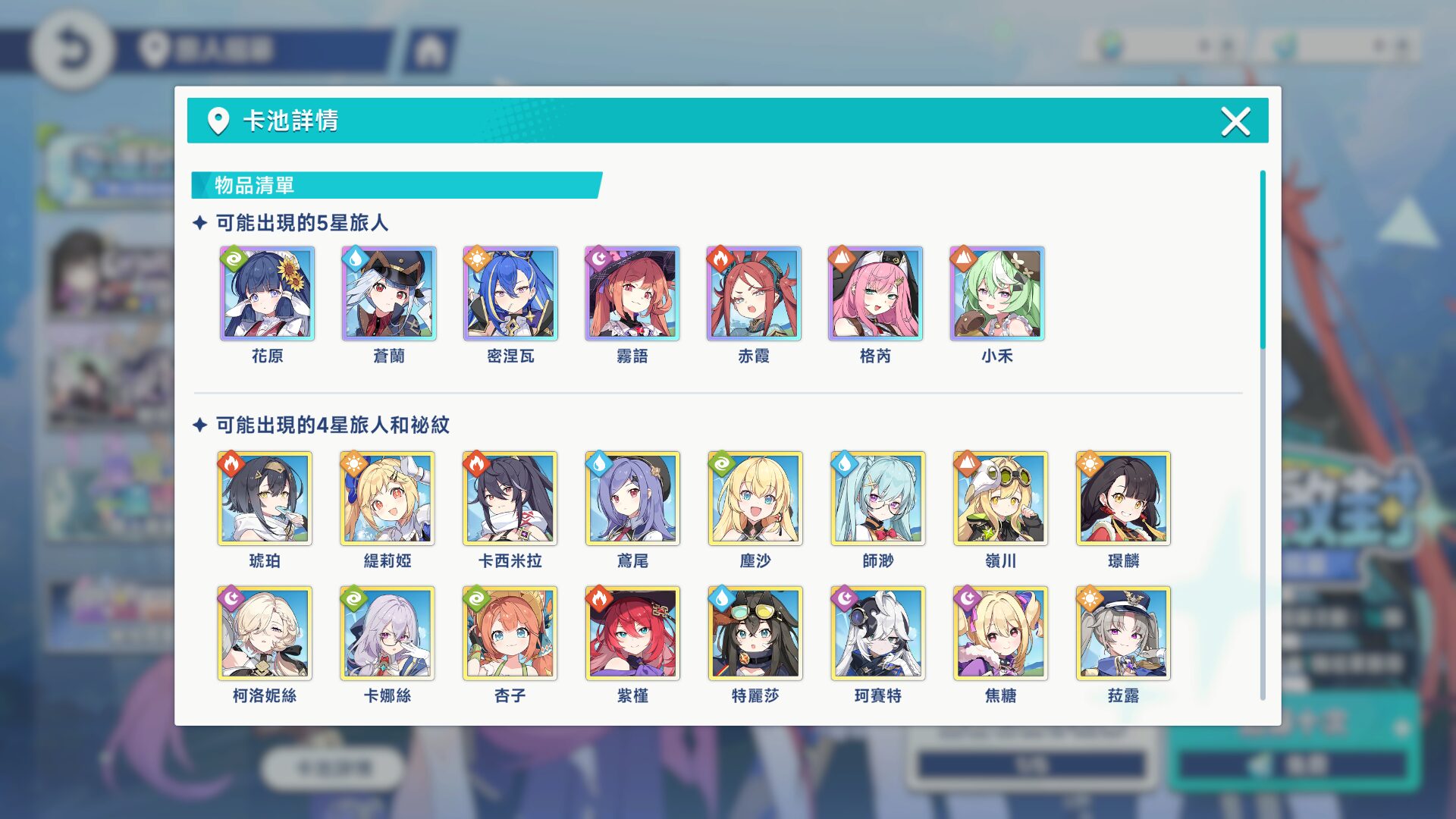Click the 卡池詳情 button at bottom left

click(x=334, y=766)
